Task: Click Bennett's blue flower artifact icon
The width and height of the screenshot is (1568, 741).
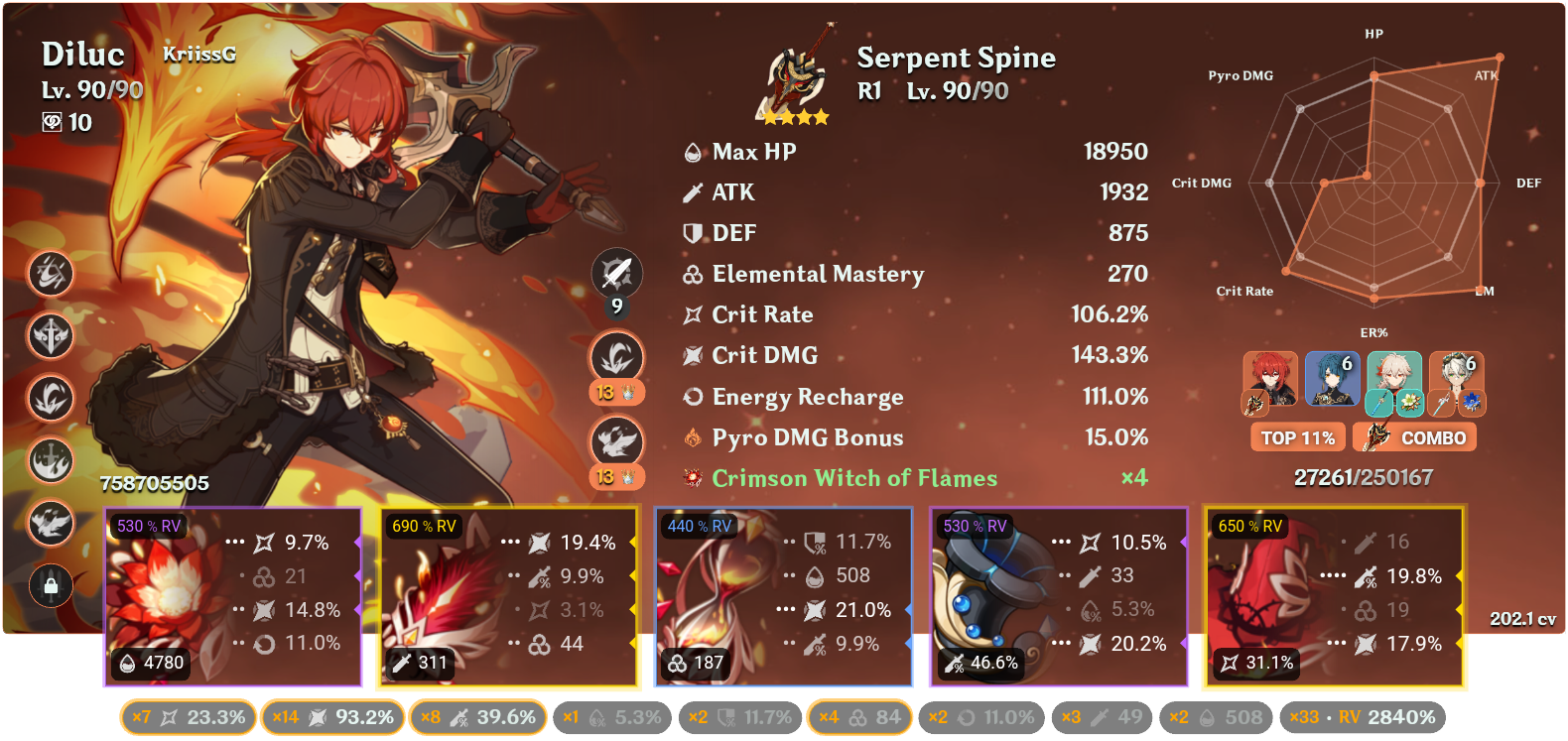Action: (1472, 403)
